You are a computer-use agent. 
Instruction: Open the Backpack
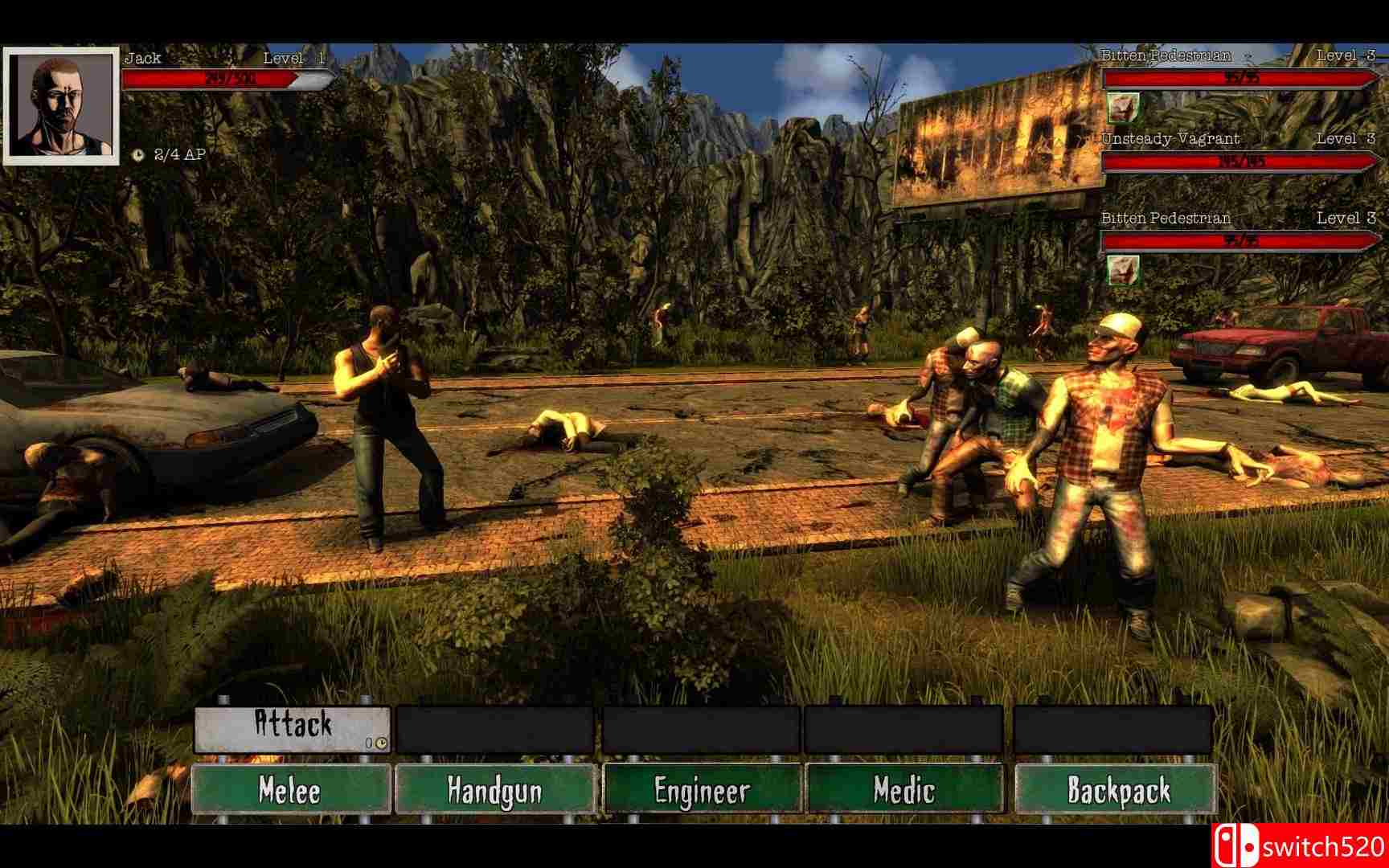(x=1112, y=791)
